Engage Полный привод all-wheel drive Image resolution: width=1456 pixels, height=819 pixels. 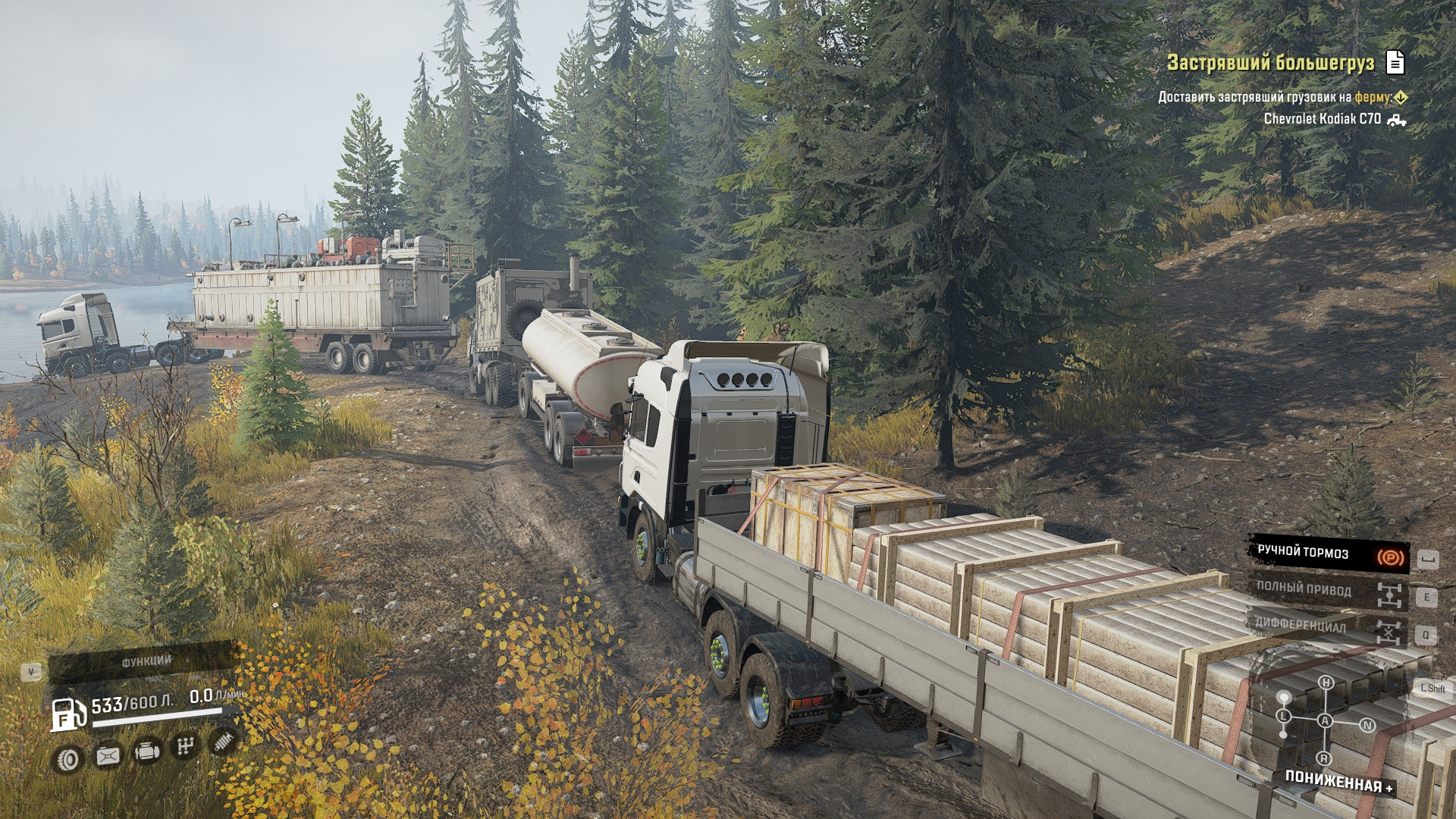[1328, 591]
